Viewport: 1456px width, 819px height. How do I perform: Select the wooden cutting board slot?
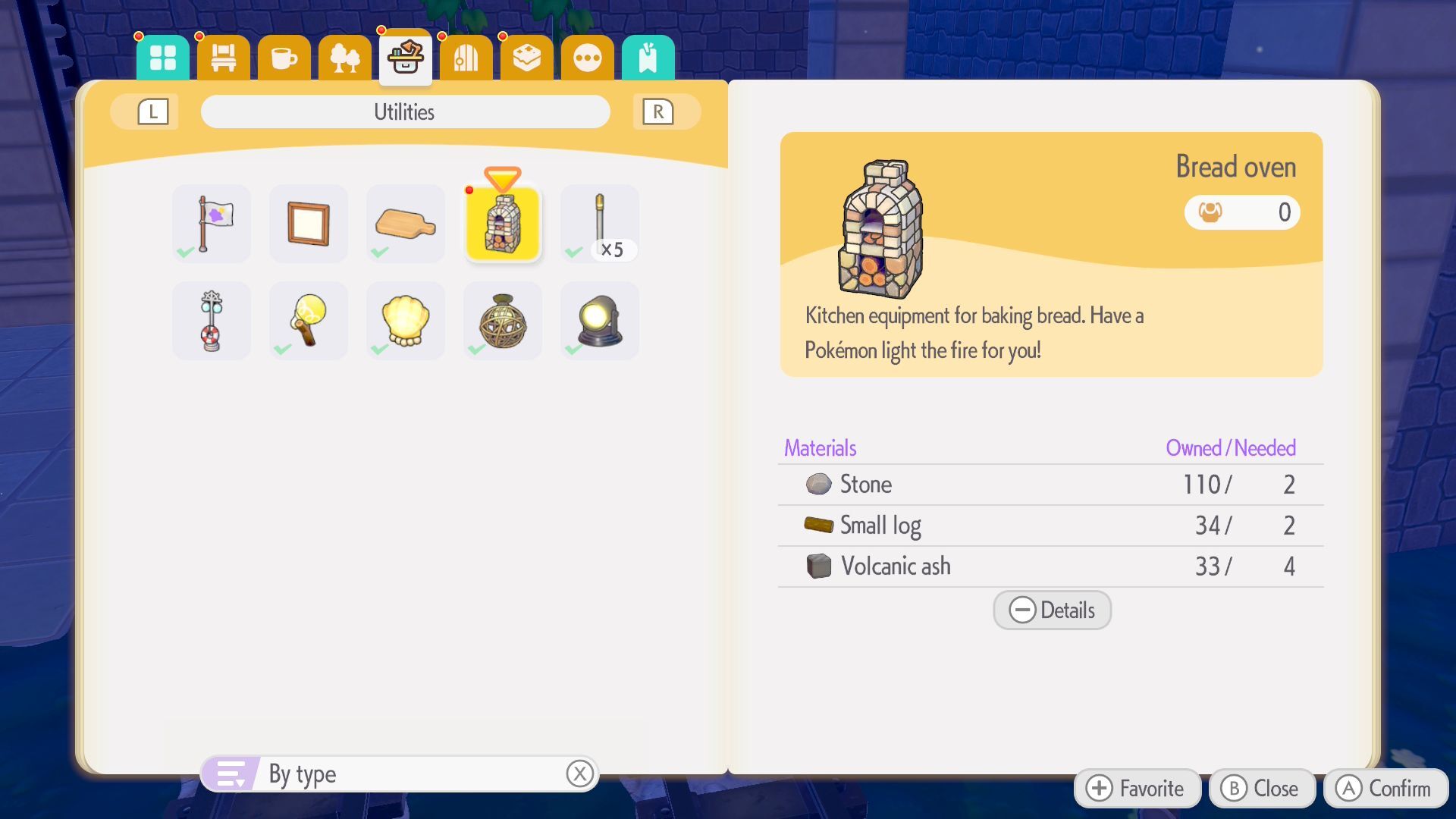406,224
